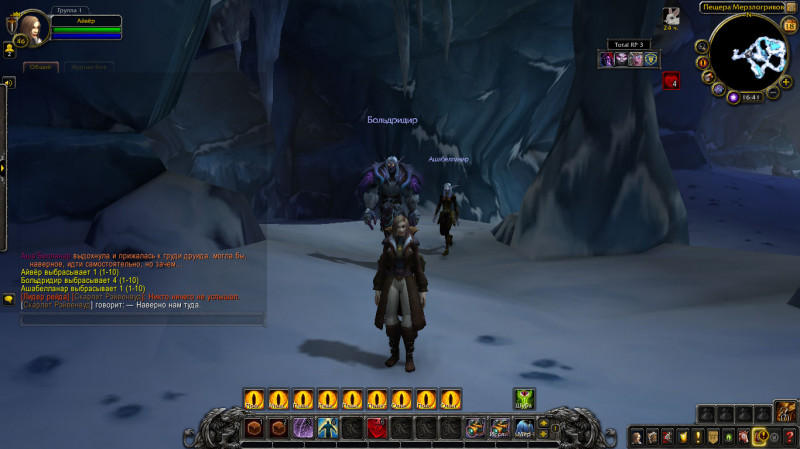This screenshot has width=800, height=449.
Task: Click the red heart debuff icon
Action: 671,82
